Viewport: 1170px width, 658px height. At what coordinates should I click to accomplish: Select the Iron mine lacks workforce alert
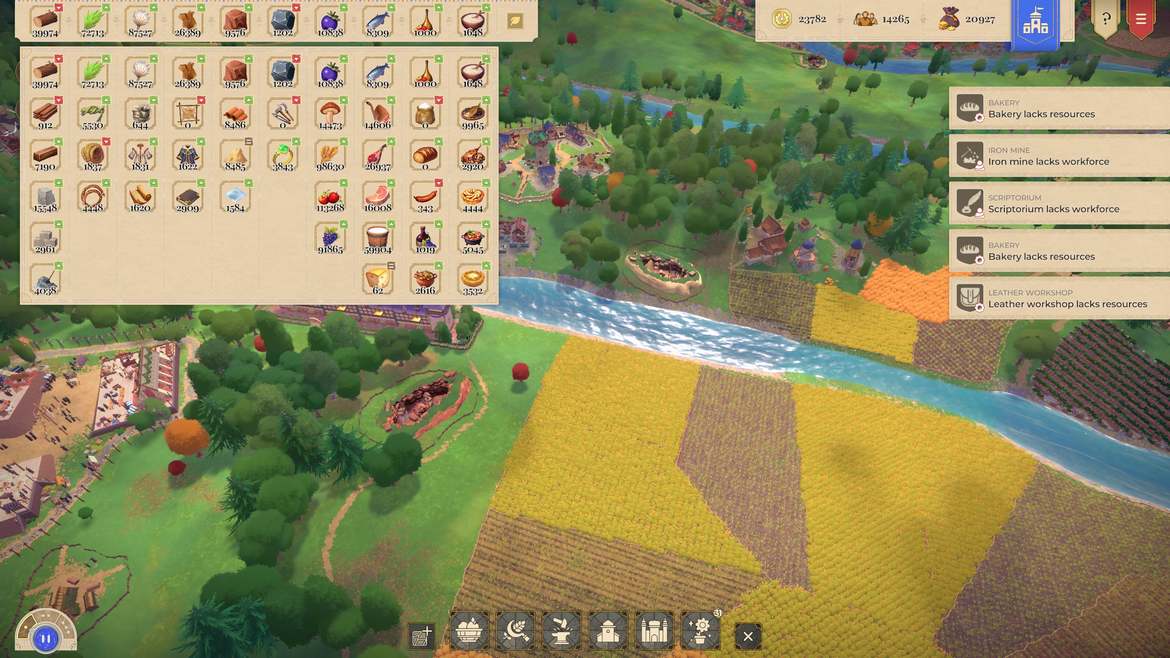point(1058,156)
